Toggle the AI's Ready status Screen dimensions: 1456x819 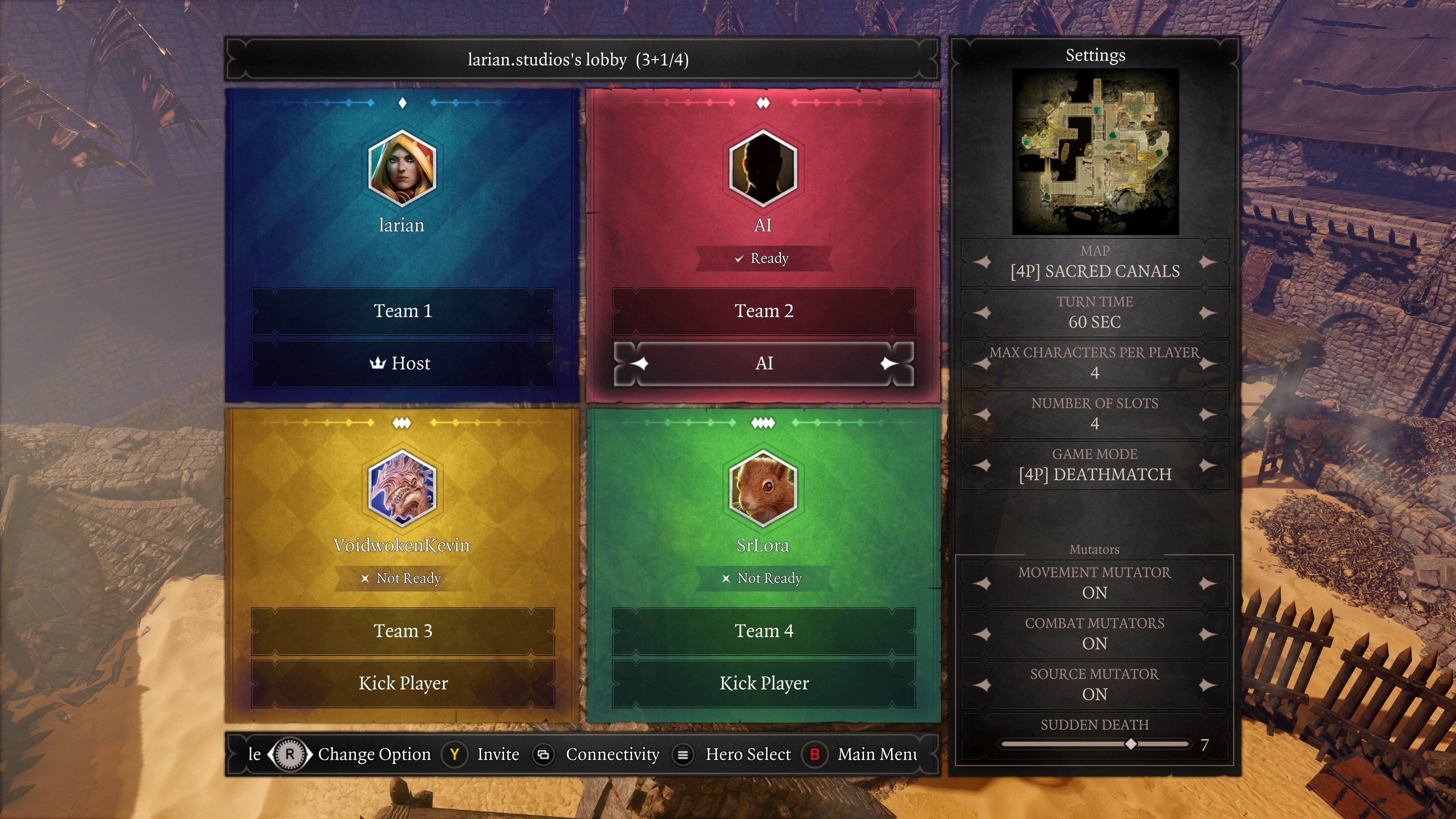[x=763, y=258]
